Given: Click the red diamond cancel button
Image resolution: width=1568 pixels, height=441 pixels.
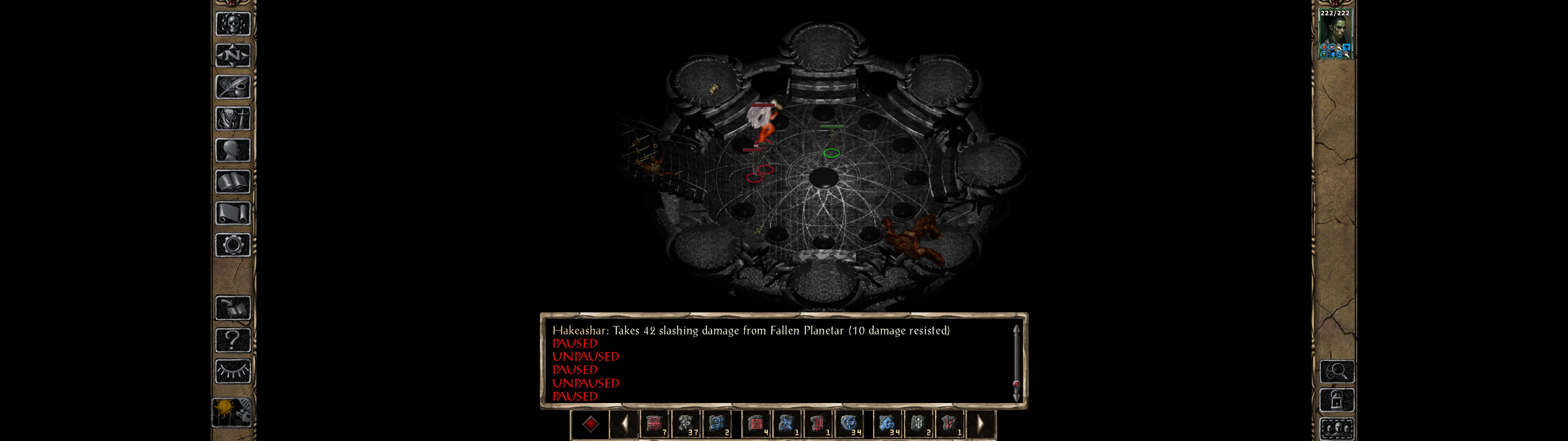Looking at the screenshot, I should 590,424.
